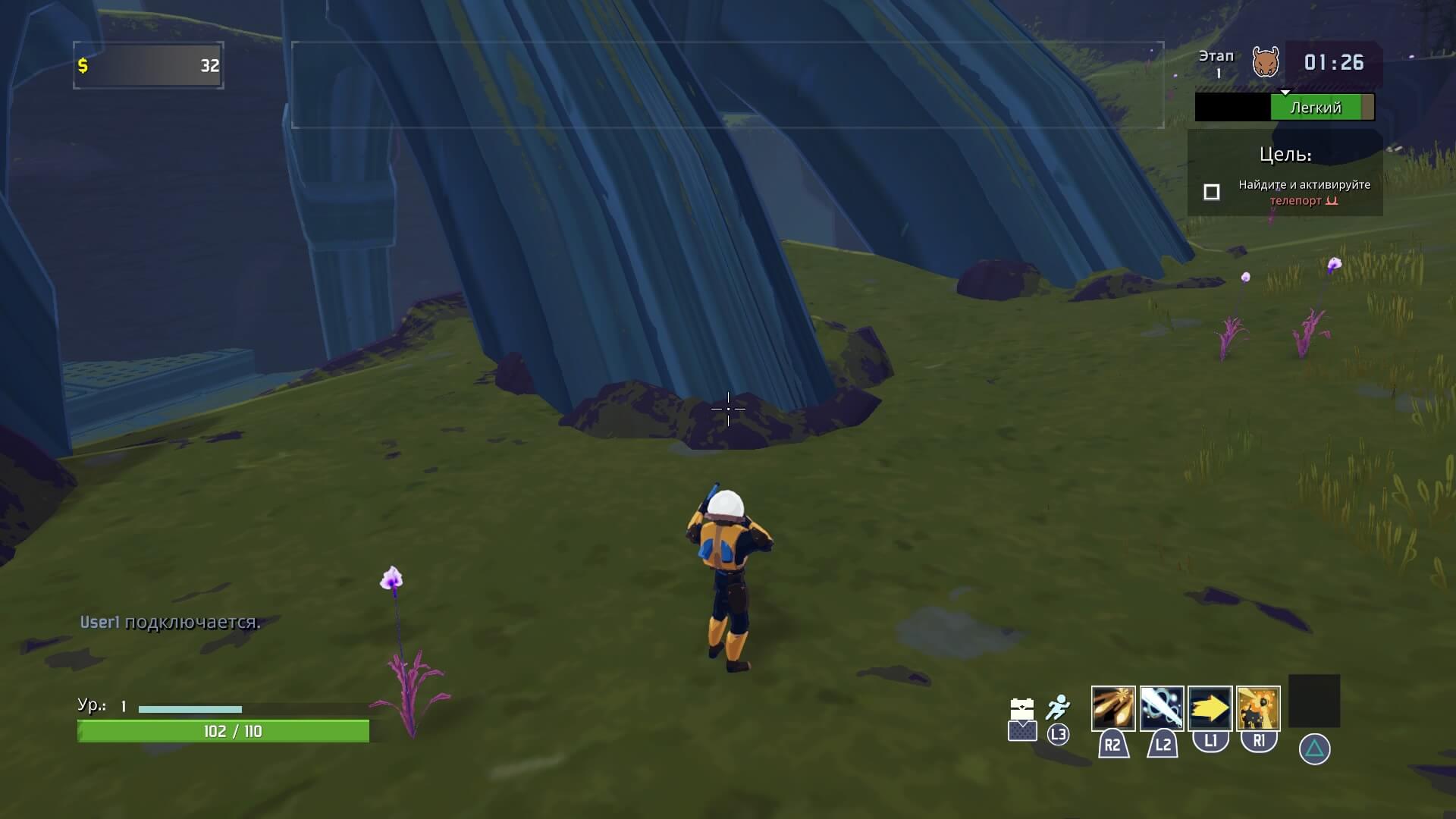Image resolution: width=1456 pixels, height=819 pixels.
Task: Inspect the horned beetle monster icon
Action: click(1265, 62)
